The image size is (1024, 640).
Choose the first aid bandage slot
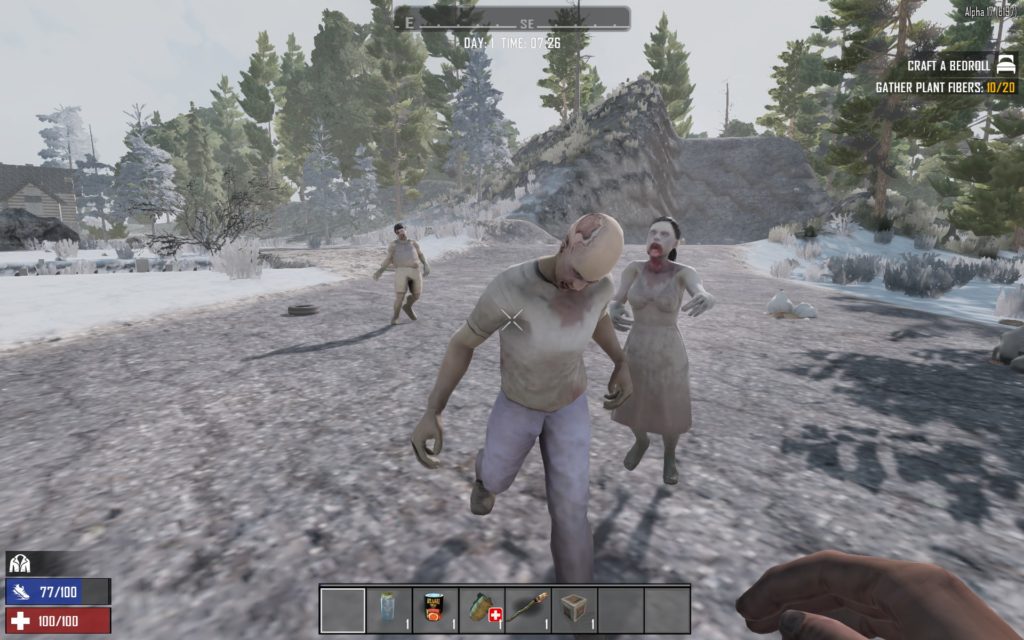point(482,609)
